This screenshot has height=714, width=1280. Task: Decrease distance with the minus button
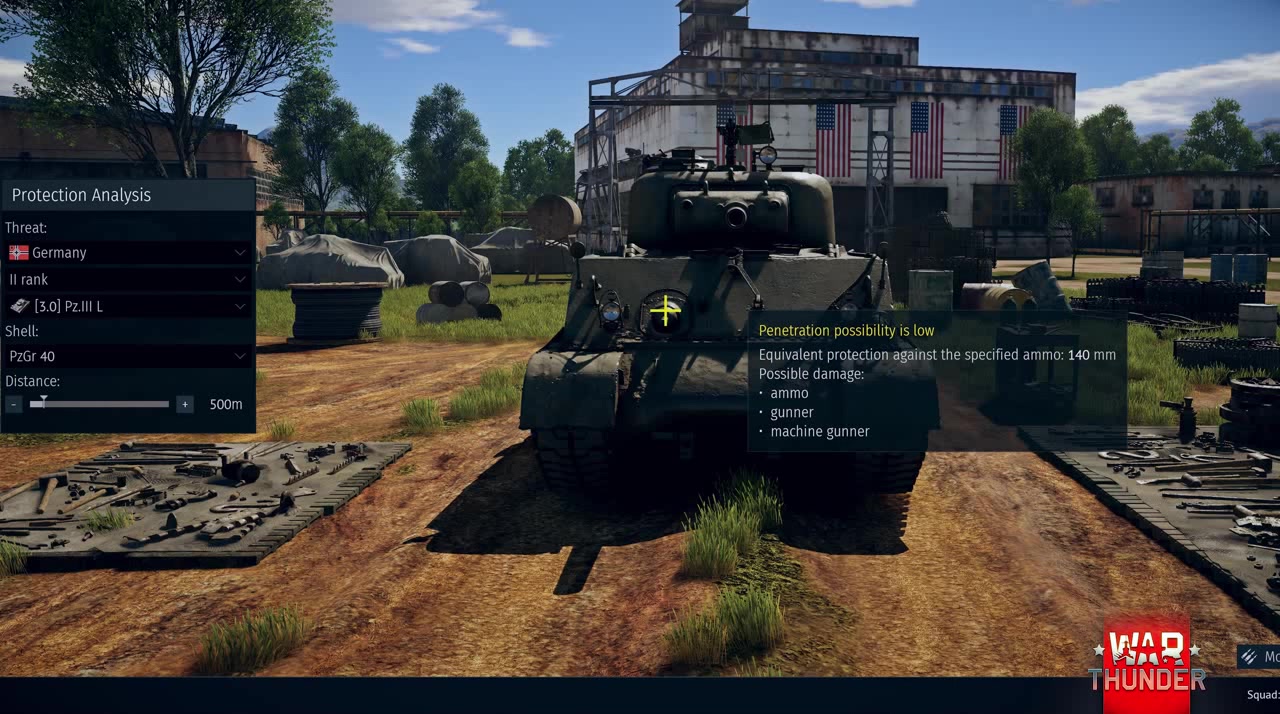(x=14, y=404)
